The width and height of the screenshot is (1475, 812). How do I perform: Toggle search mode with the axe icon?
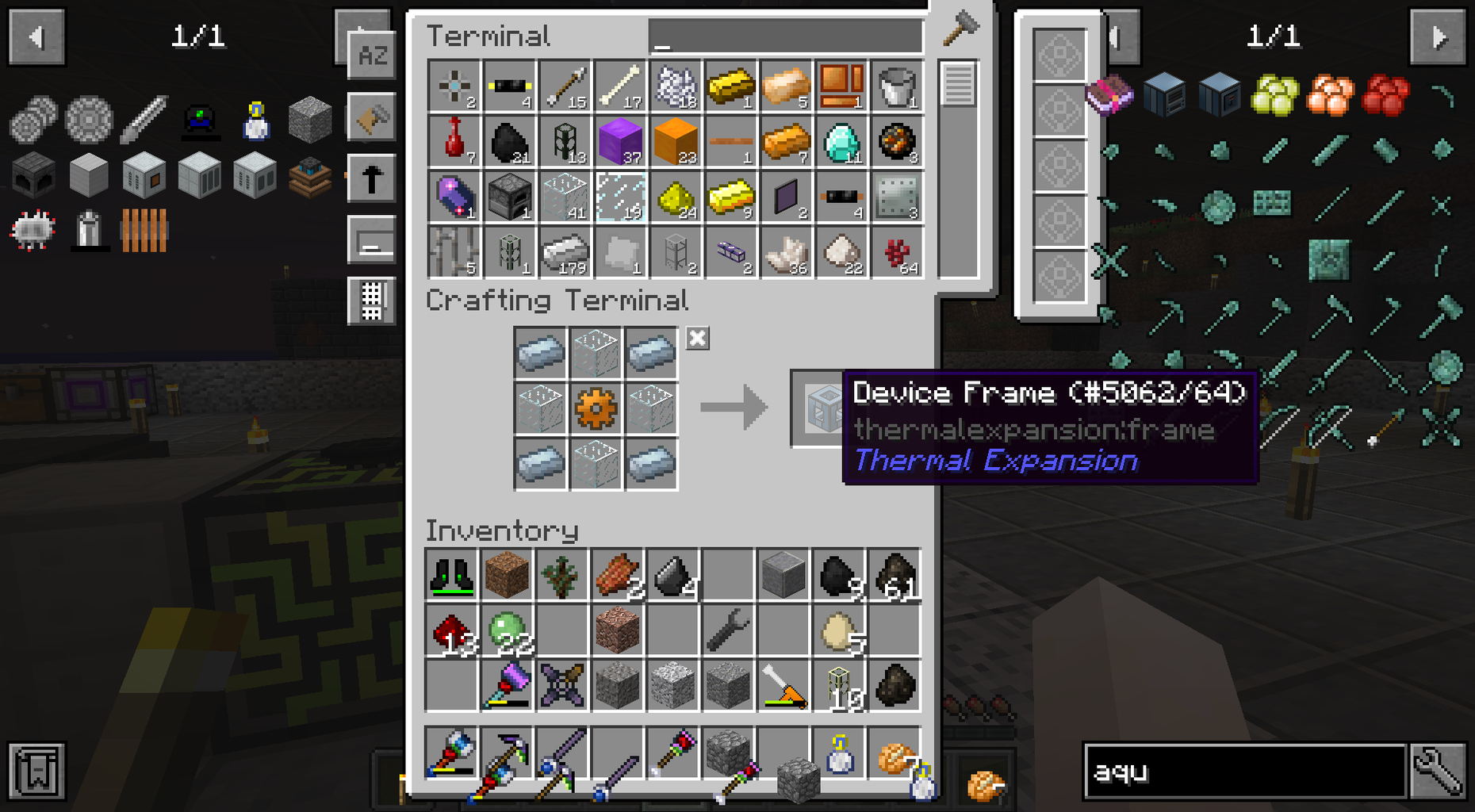coord(373,115)
